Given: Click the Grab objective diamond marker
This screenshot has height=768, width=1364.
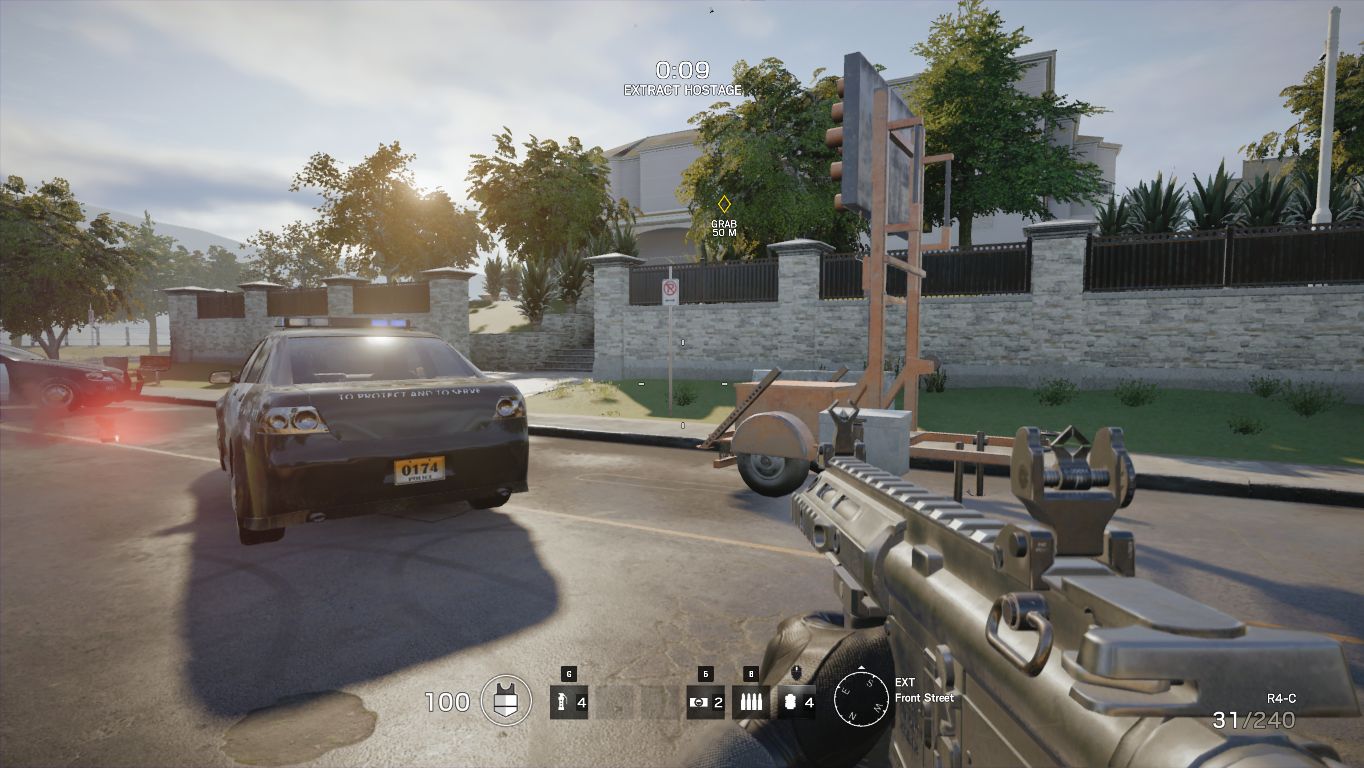Looking at the screenshot, I should pos(724,204).
